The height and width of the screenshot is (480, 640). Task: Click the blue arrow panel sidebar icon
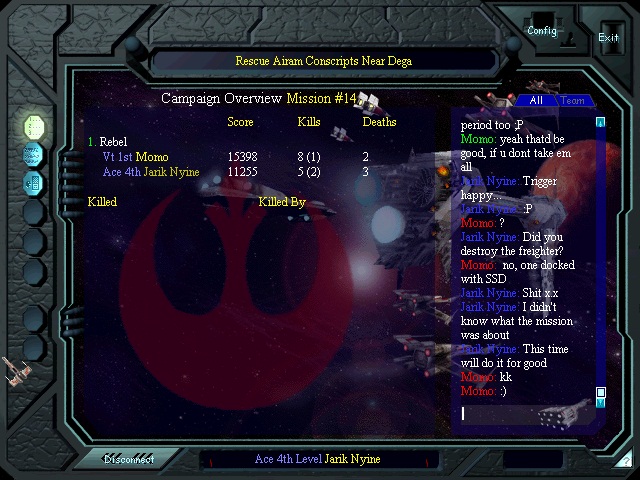click(x=34, y=182)
